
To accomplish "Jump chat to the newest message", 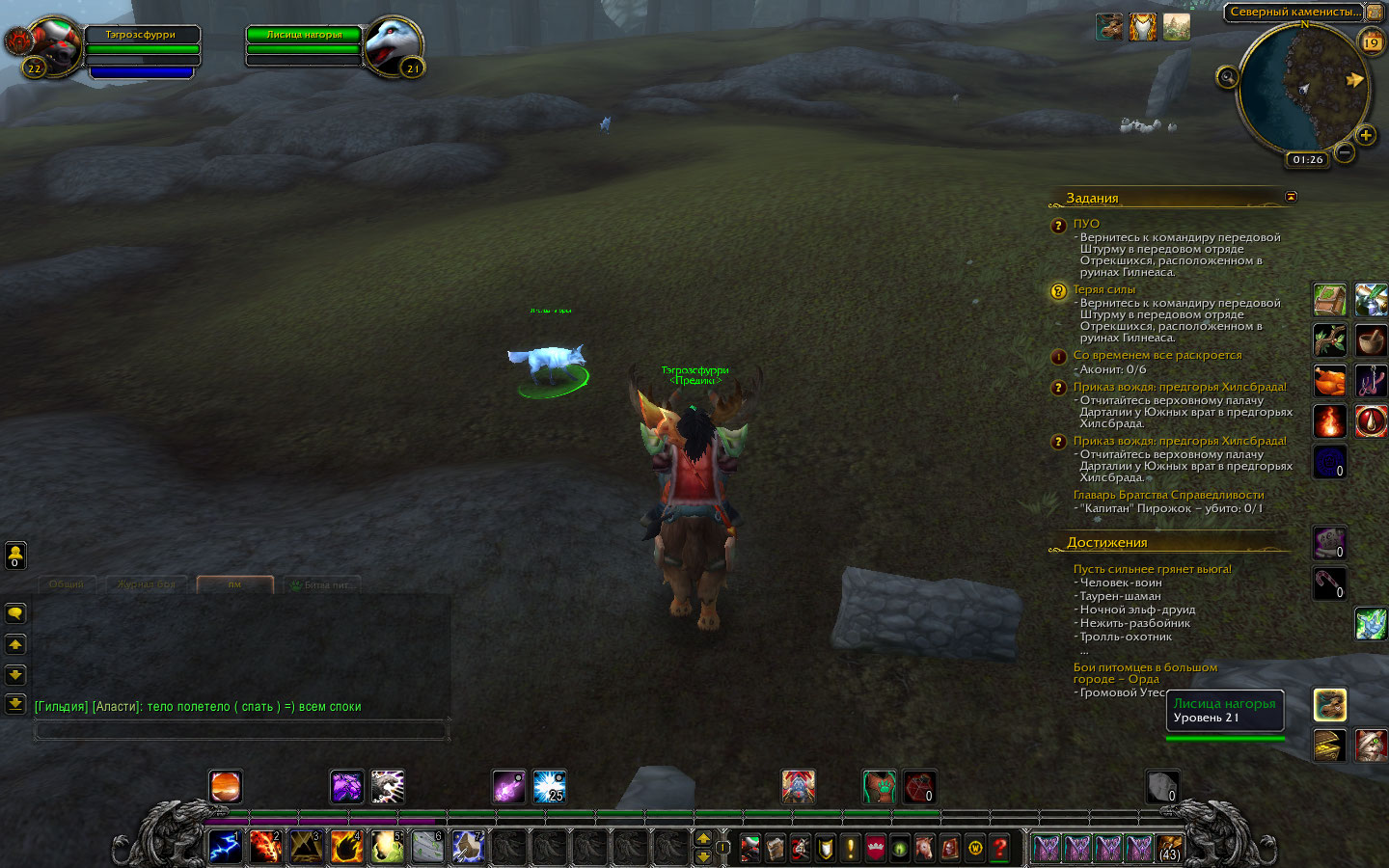I will [15, 704].
